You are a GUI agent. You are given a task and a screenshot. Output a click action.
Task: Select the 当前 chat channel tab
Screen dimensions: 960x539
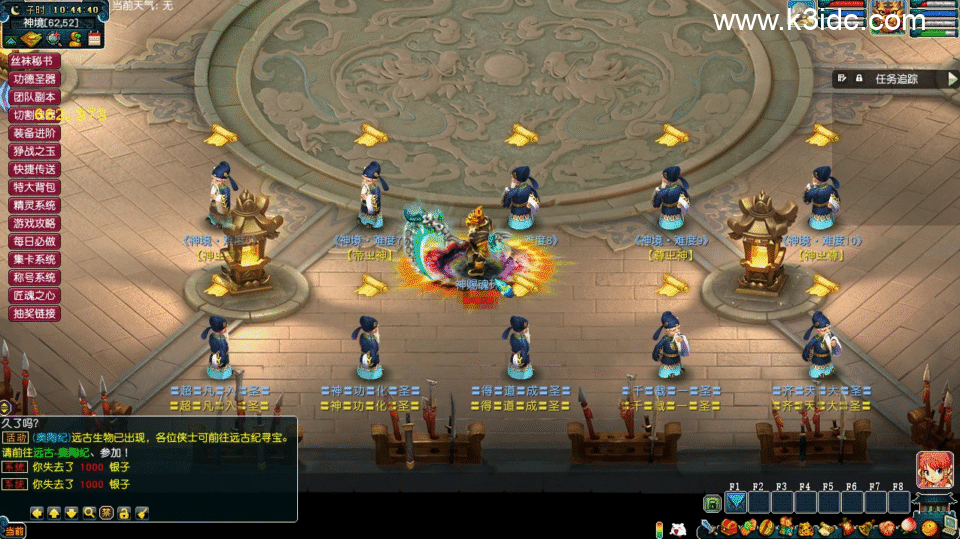click(x=13, y=532)
